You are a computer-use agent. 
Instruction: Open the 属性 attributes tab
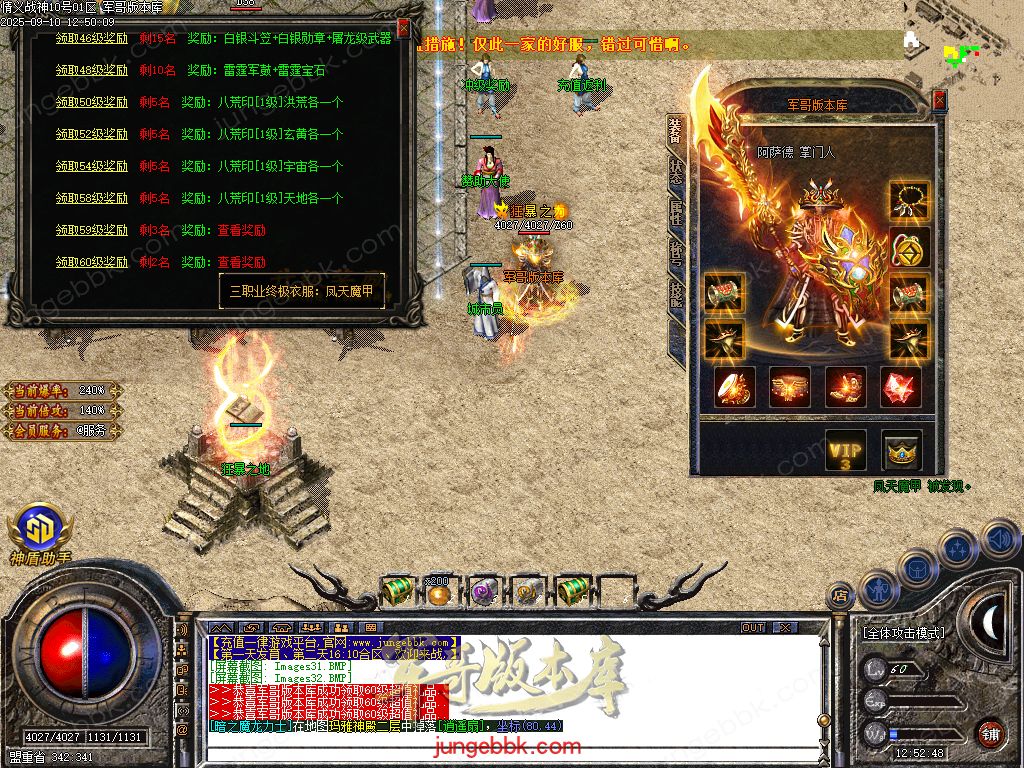point(676,212)
